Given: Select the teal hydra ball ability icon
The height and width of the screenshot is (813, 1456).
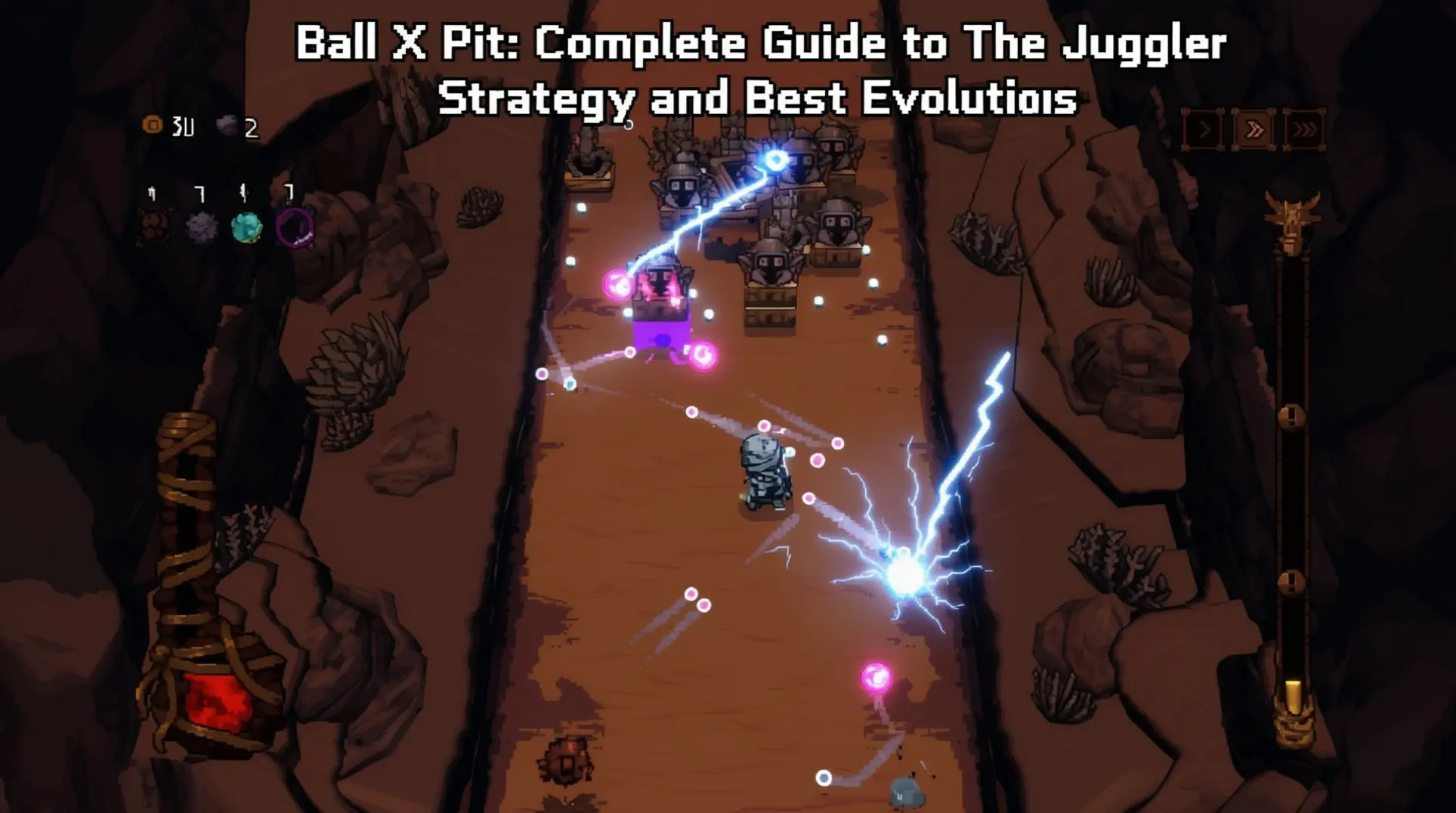Looking at the screenshot, I should (246, 227).
